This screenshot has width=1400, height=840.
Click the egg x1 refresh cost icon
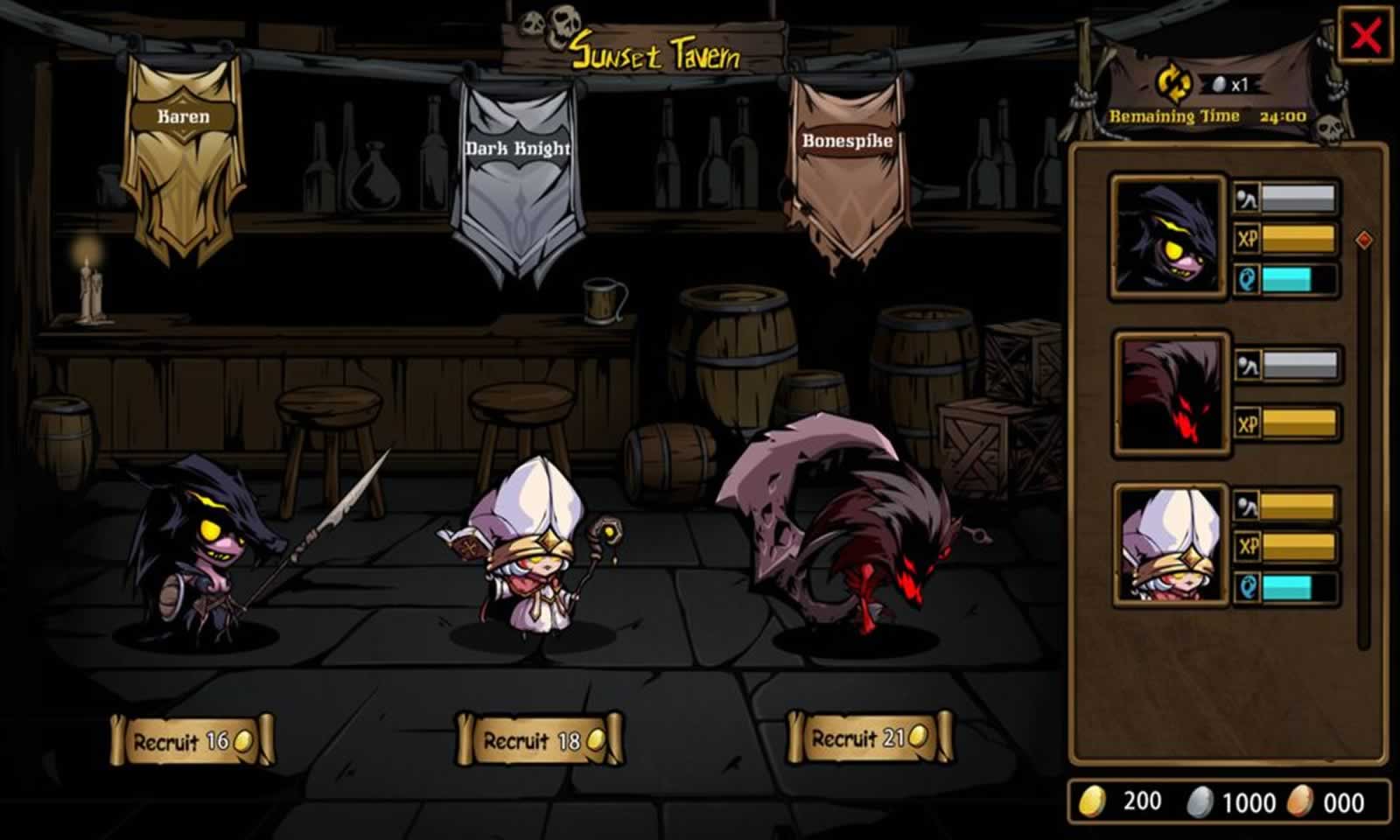pos(1220,86)
